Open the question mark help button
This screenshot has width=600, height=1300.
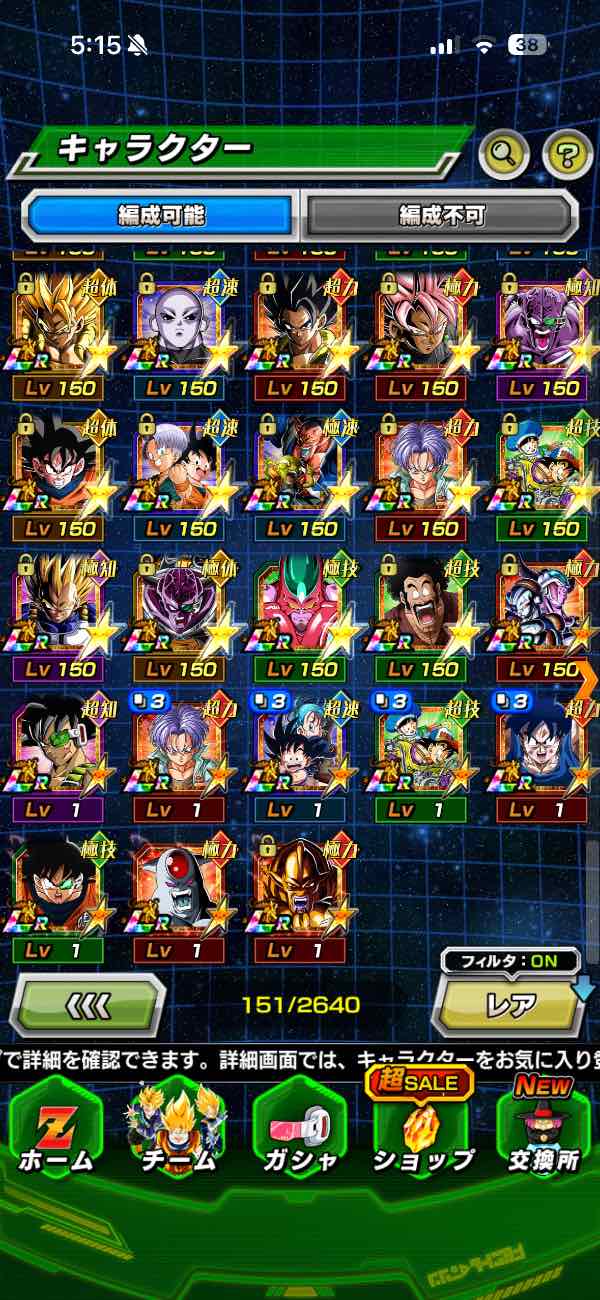click(567, 153)
